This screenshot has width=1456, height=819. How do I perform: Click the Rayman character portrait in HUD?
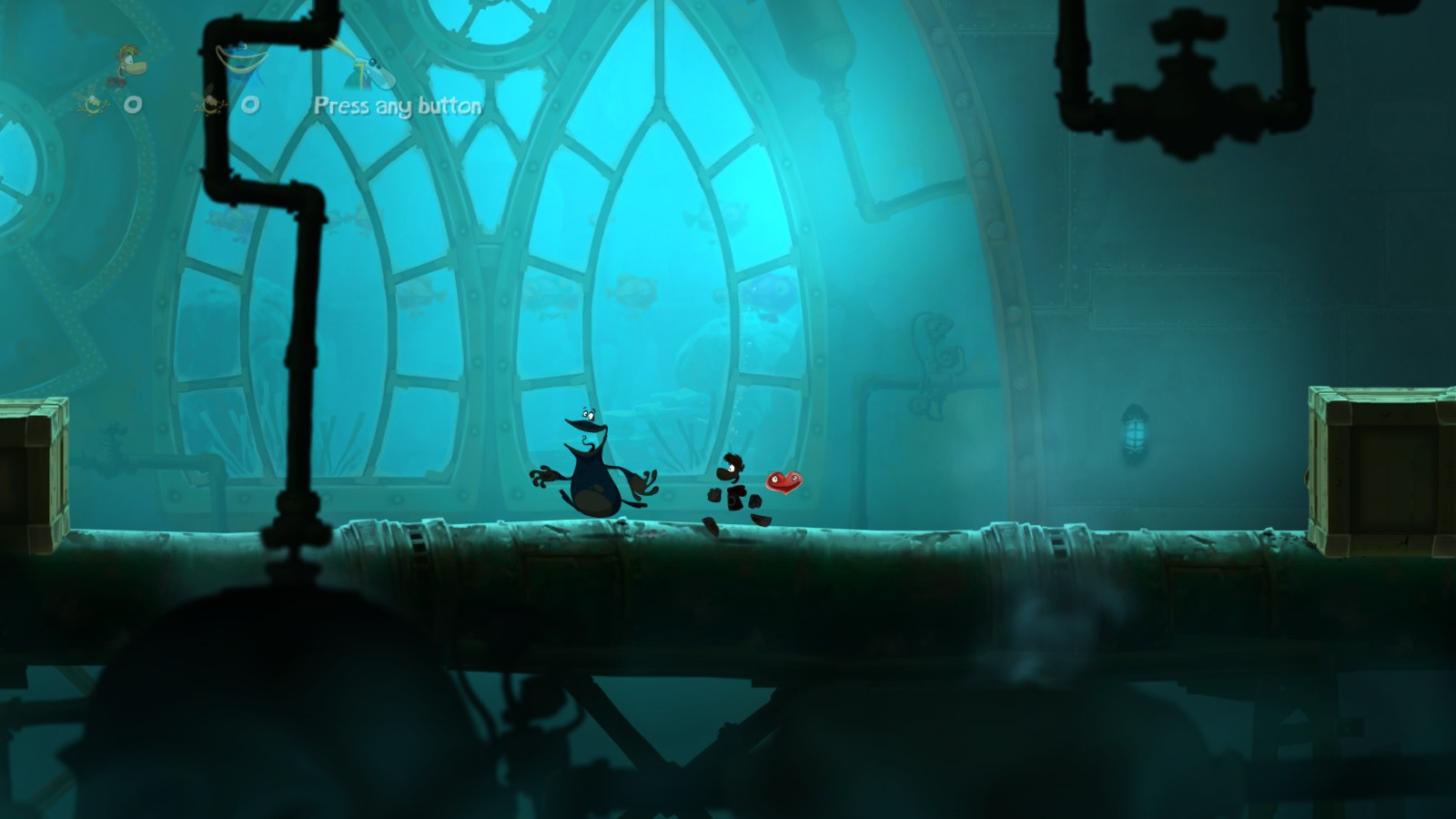(130, 64)
